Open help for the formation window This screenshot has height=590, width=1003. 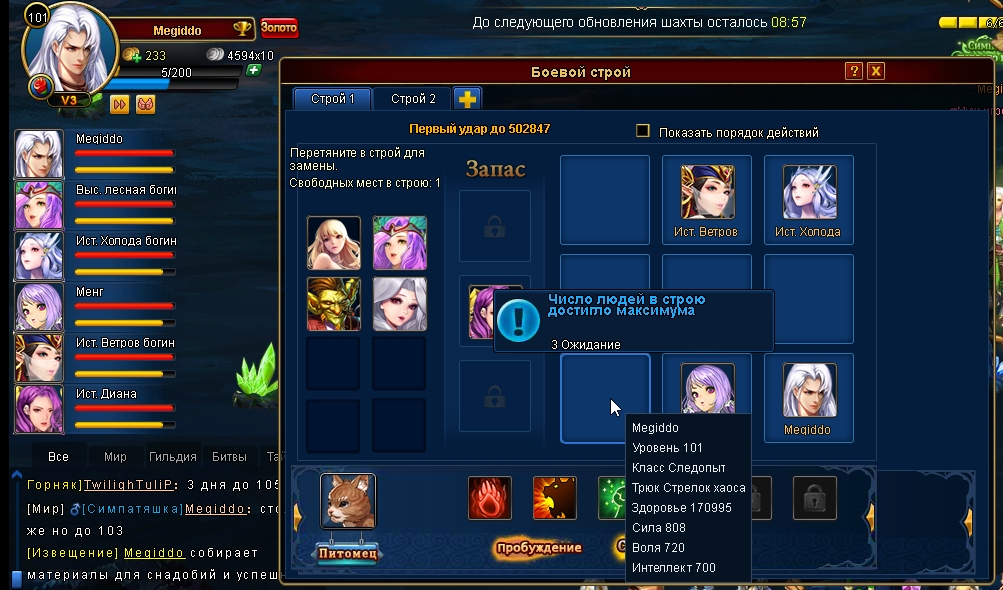click(853, 71)
